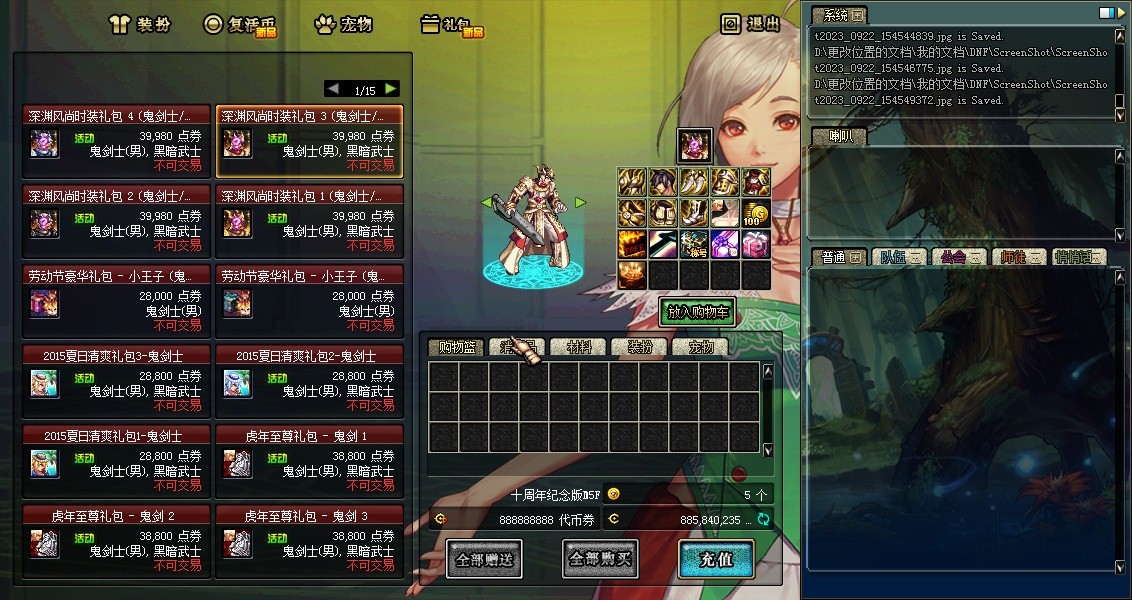Buy everything with 全部购买
The image size is (1132, 600).
pyautogui.click(x=600, y=560)
